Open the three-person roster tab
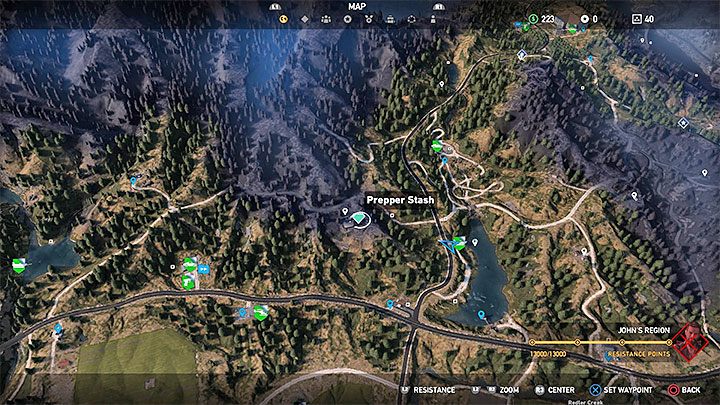Viewport: 720px width, 405px height. (325, 18)
